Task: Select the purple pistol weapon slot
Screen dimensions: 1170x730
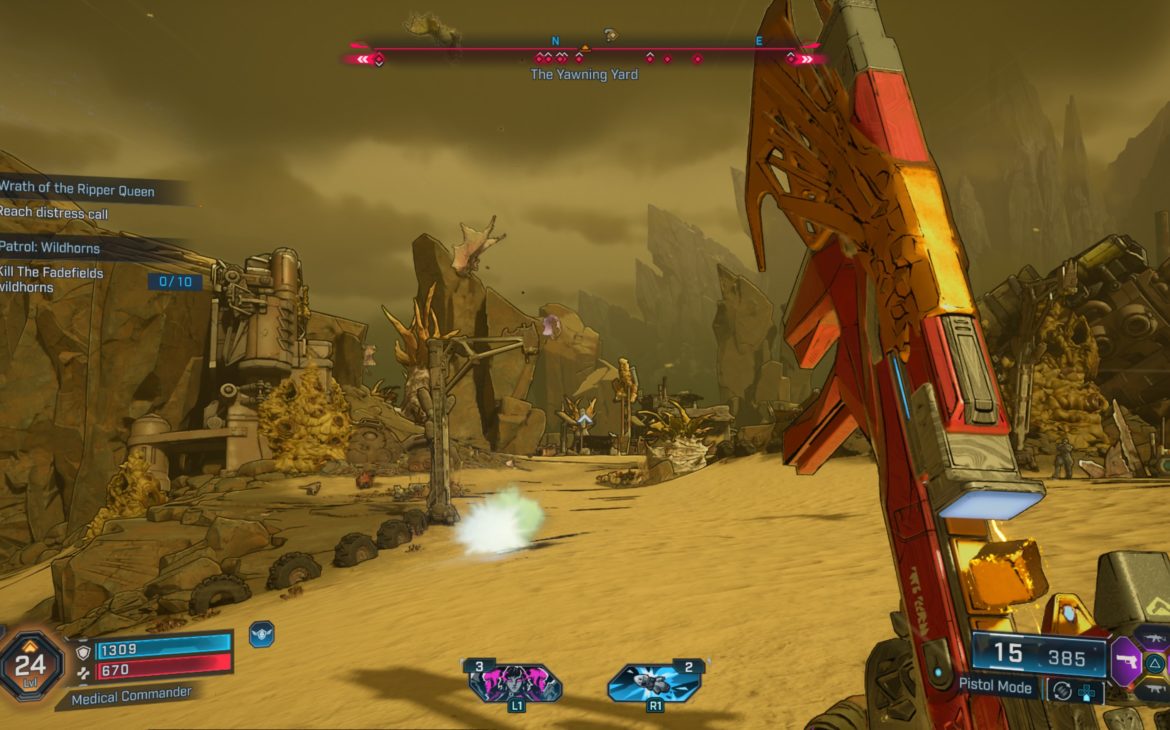Action: (1126, 661)
